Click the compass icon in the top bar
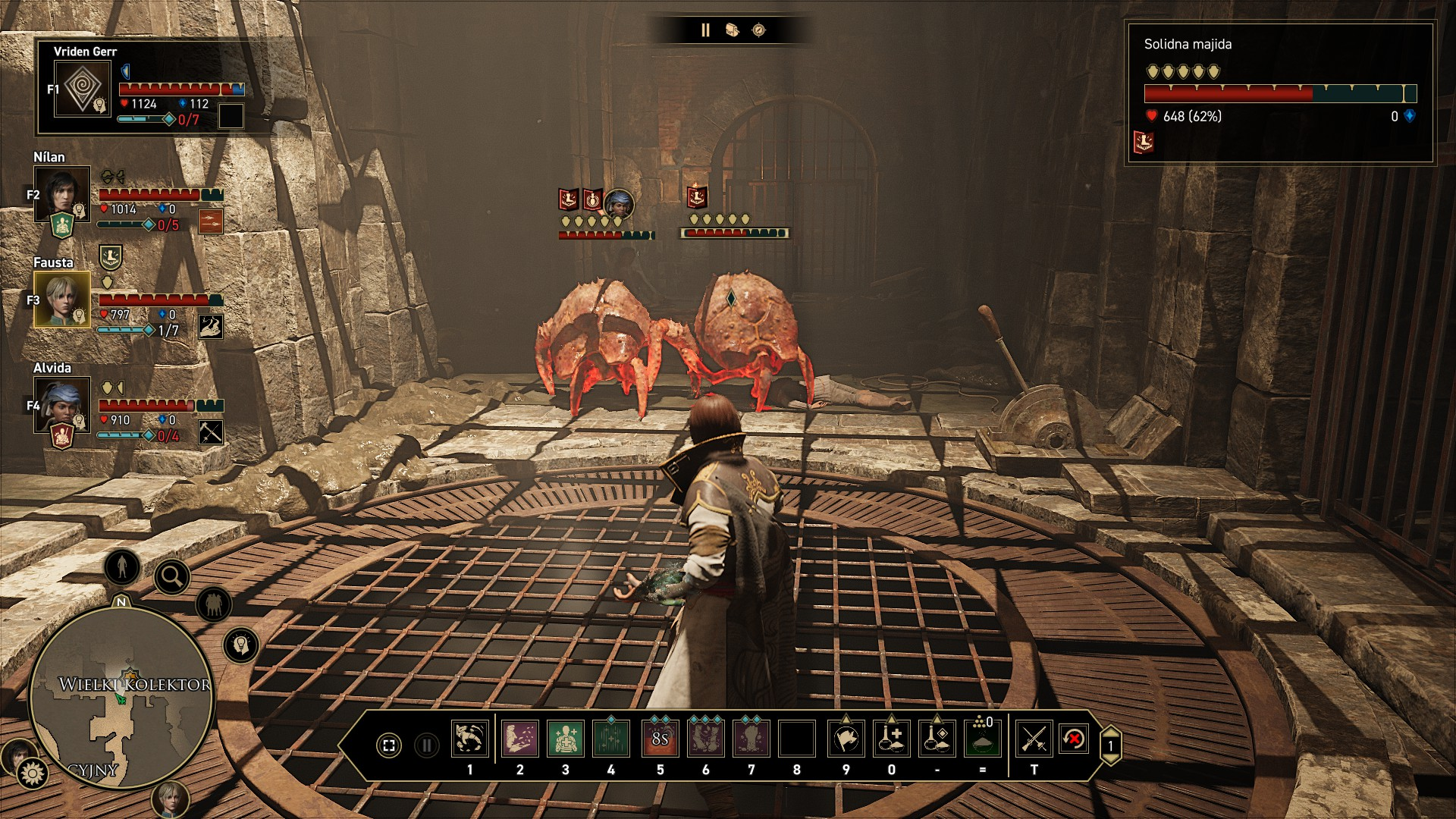1456x819 pixels. tap(758, 30)
